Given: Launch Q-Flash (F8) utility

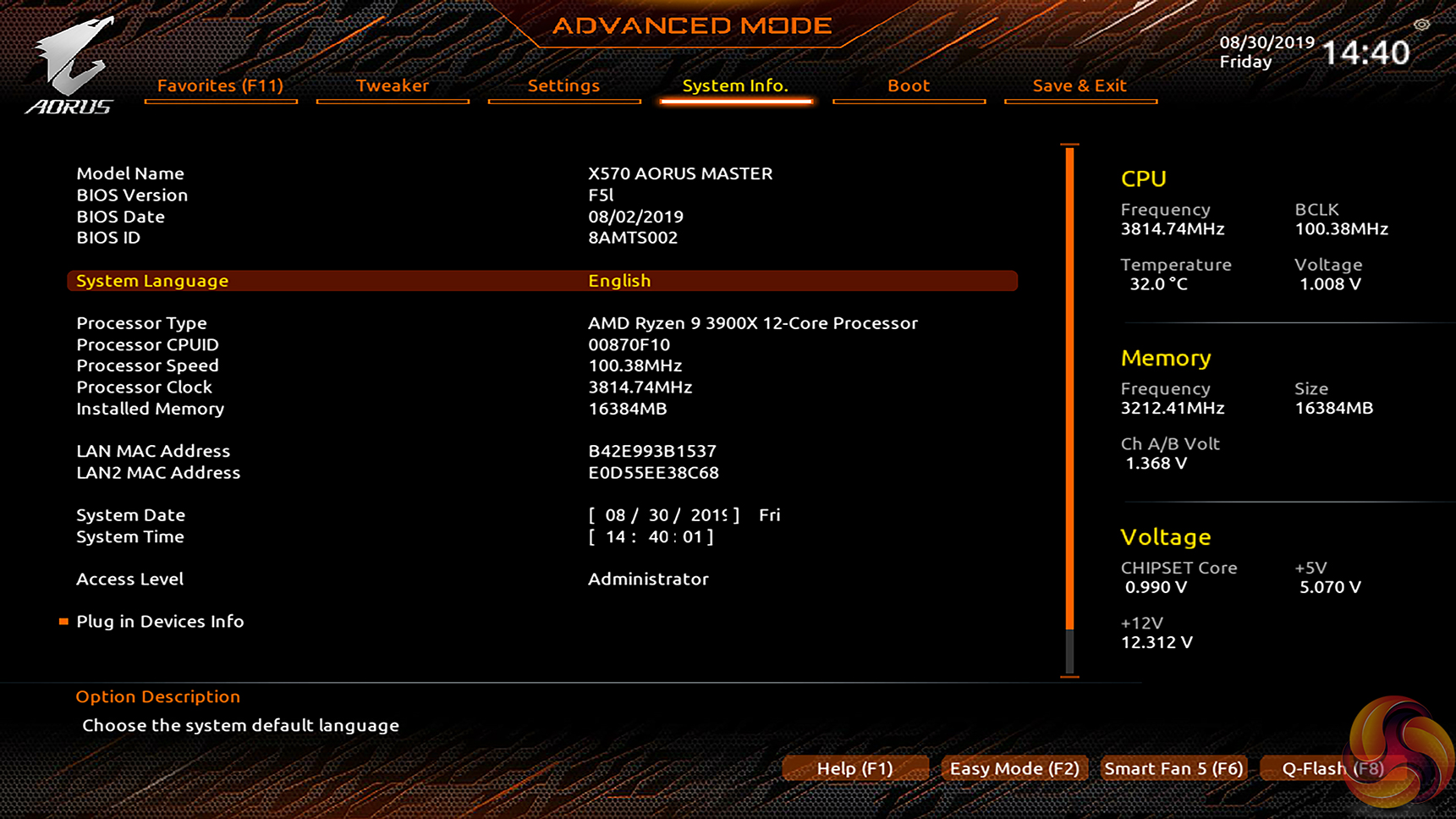Looking at the screenshot, I should (1332, 768).
